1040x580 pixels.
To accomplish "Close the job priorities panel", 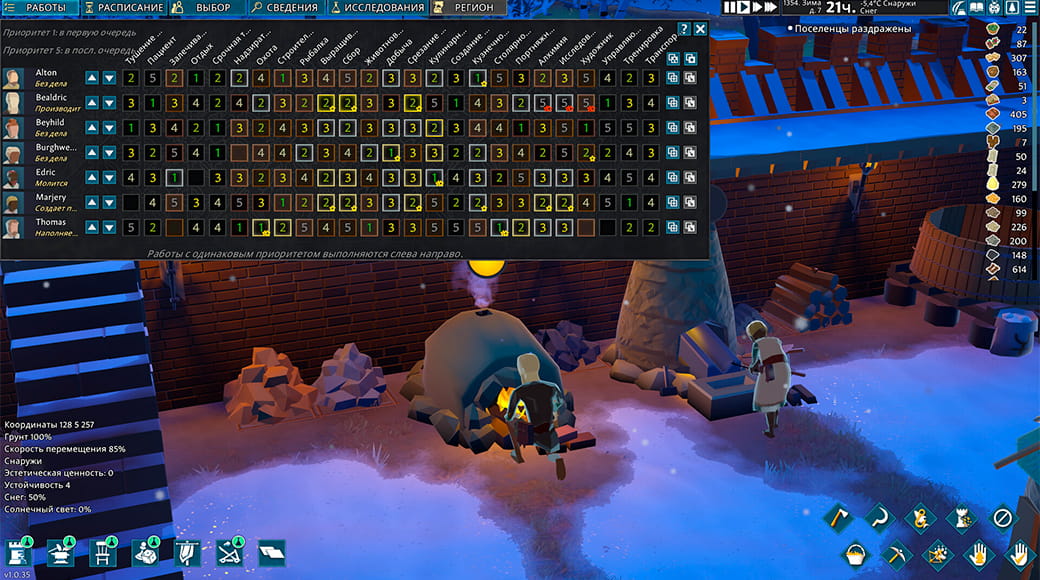I will [x=700, y=29].
